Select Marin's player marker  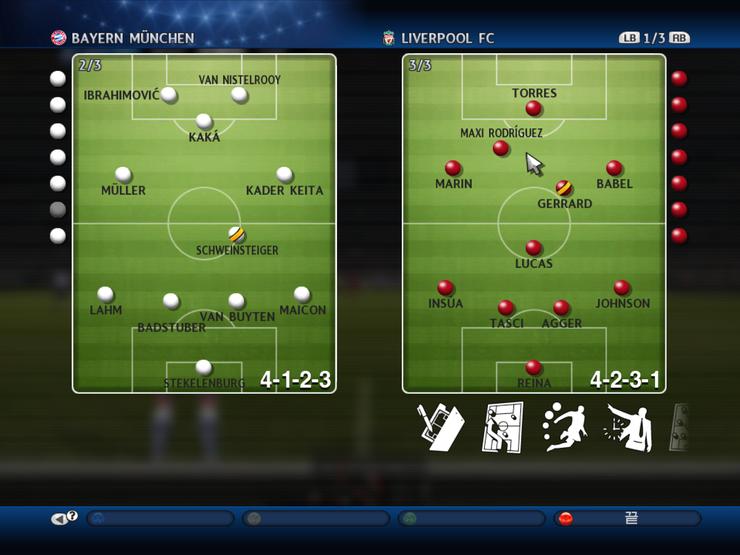(x=453, y=168)
